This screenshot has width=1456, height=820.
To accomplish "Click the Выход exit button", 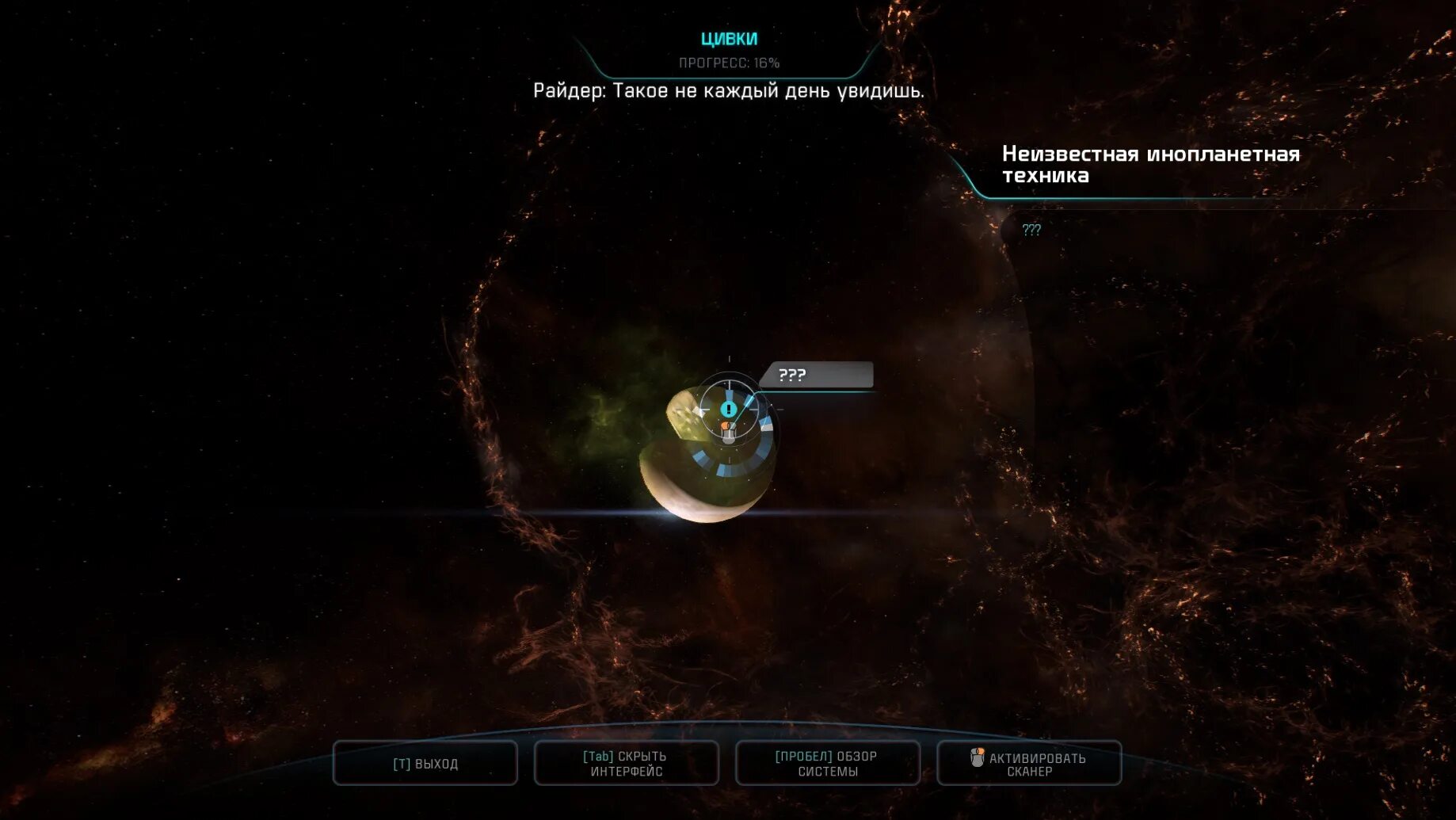I will click(425, 764).
